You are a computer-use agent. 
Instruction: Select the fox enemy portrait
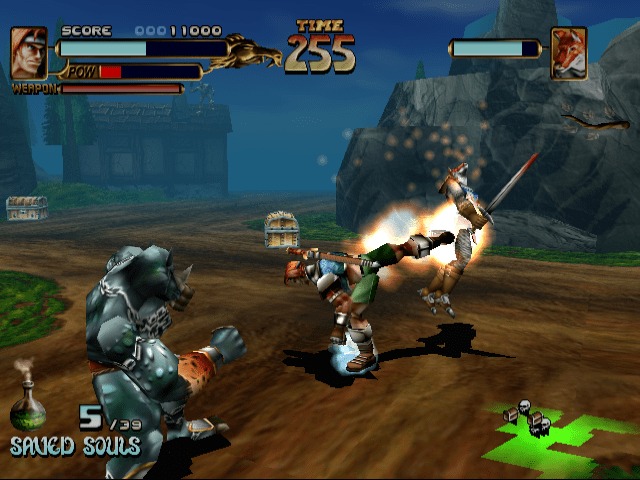[x=569, y=53]
